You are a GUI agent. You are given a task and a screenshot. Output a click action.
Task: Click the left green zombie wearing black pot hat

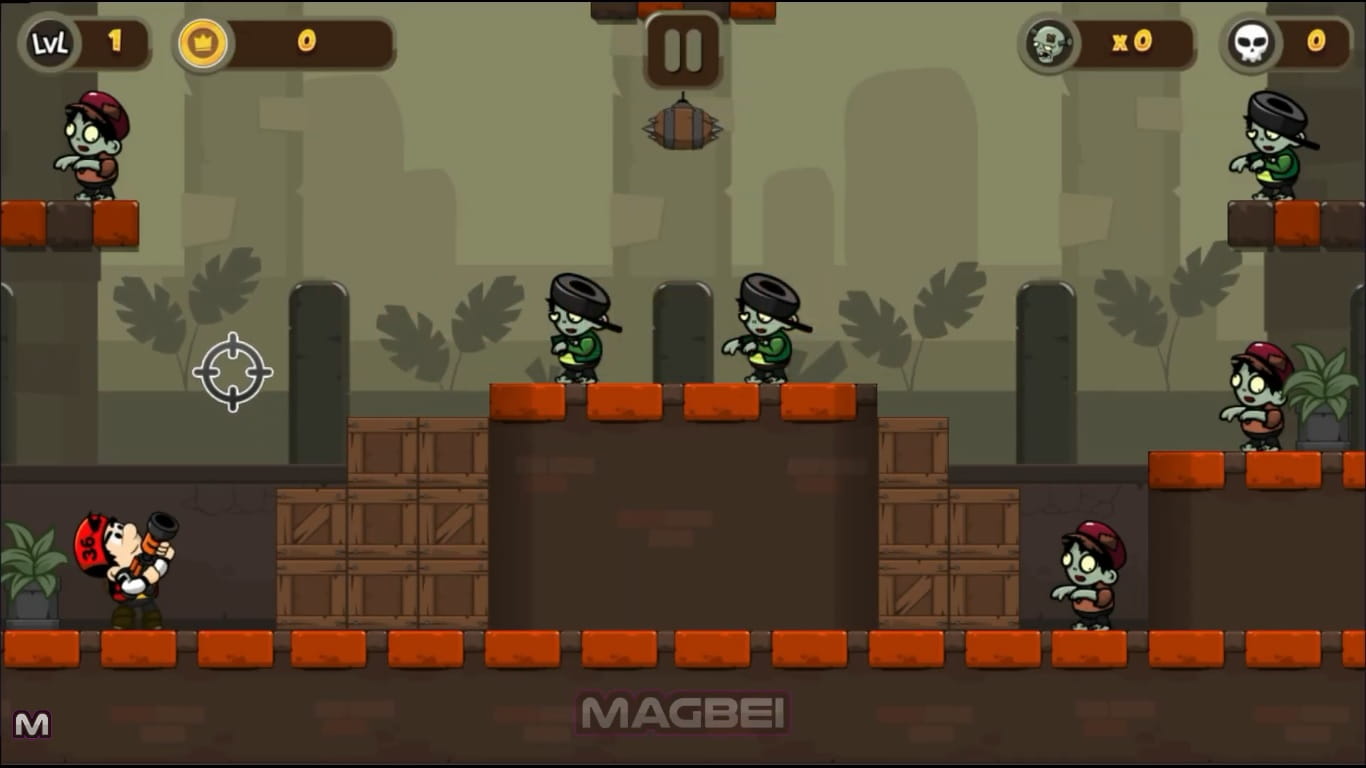pos(578,330)
